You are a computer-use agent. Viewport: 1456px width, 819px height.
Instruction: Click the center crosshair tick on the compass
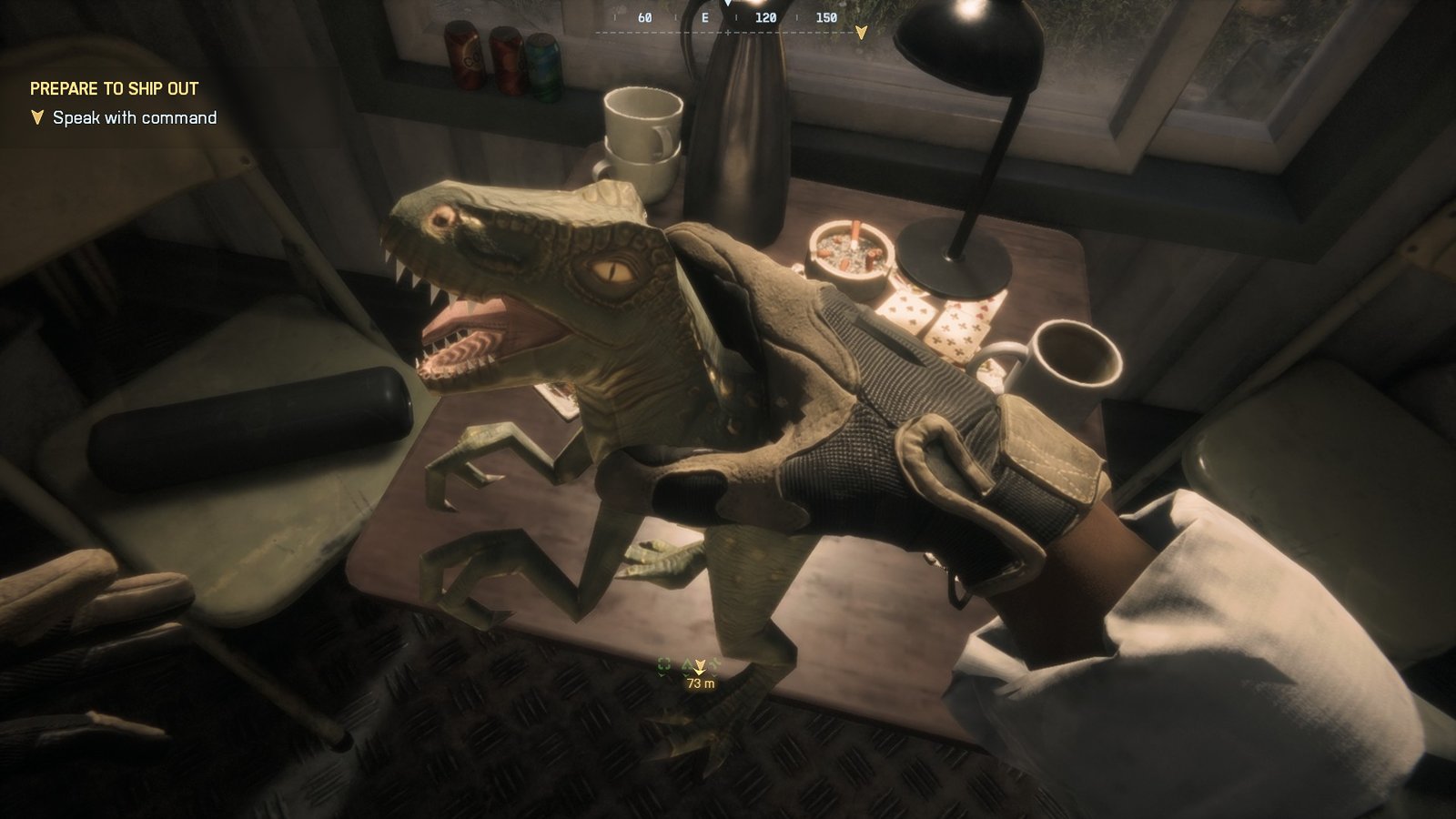pyautogui.click(x=728, y=32)
